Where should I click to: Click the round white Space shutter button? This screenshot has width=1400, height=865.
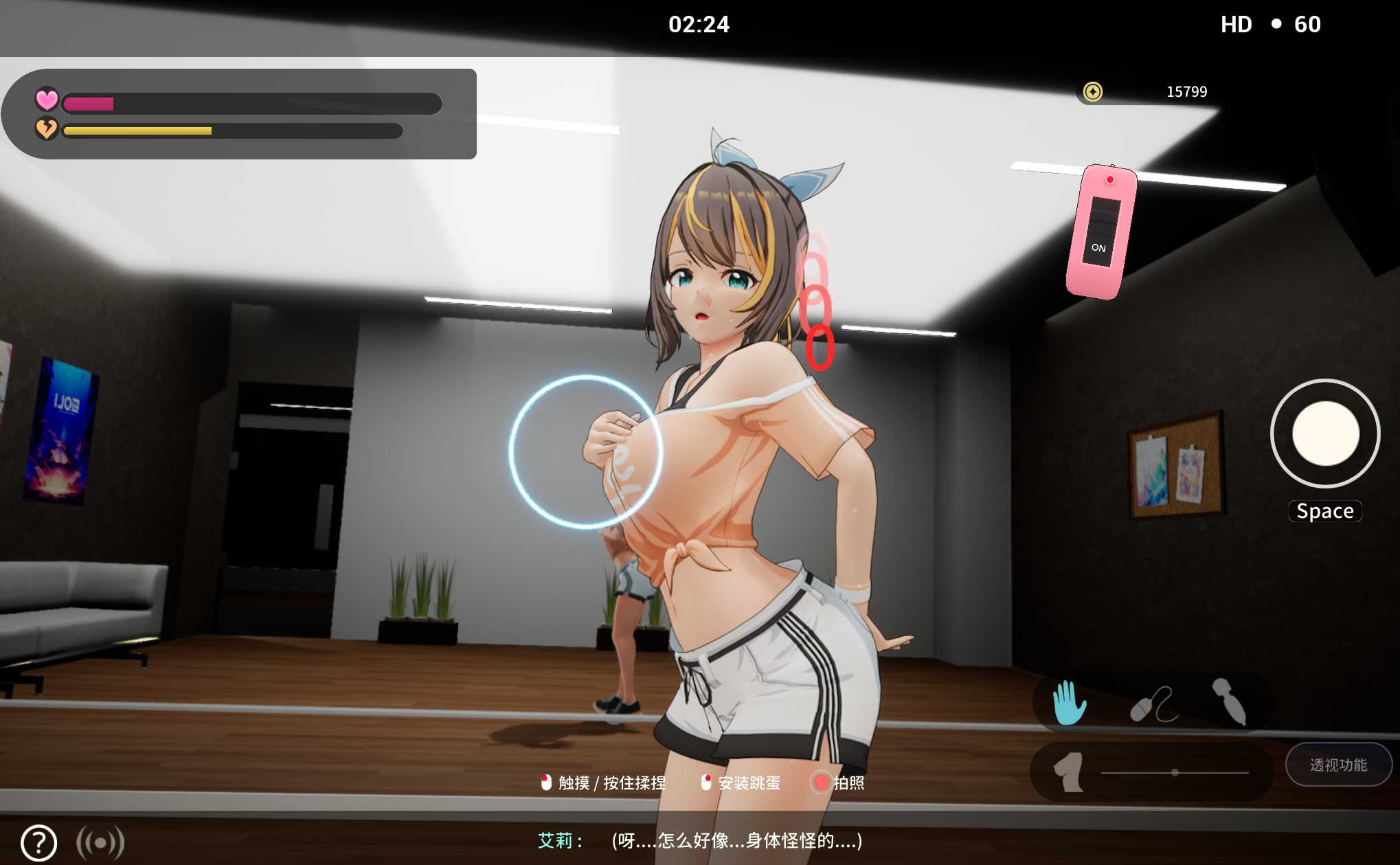pyautogui.click(x=1325, y=434)
